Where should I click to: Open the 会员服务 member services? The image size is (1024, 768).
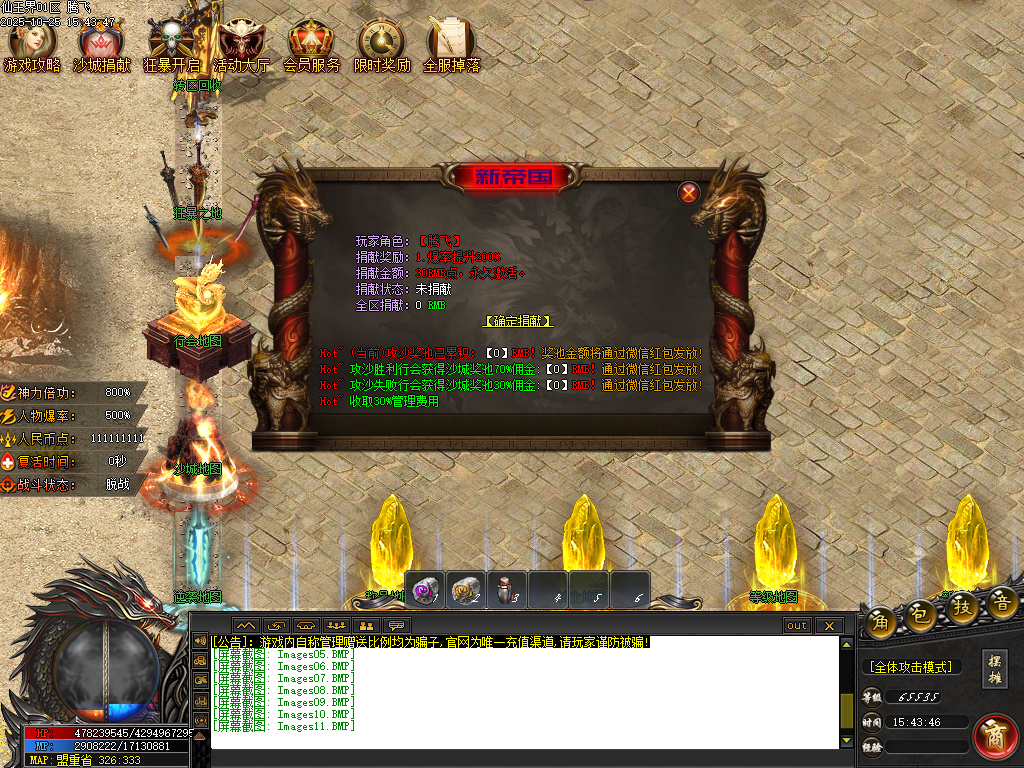click(311, 46)
